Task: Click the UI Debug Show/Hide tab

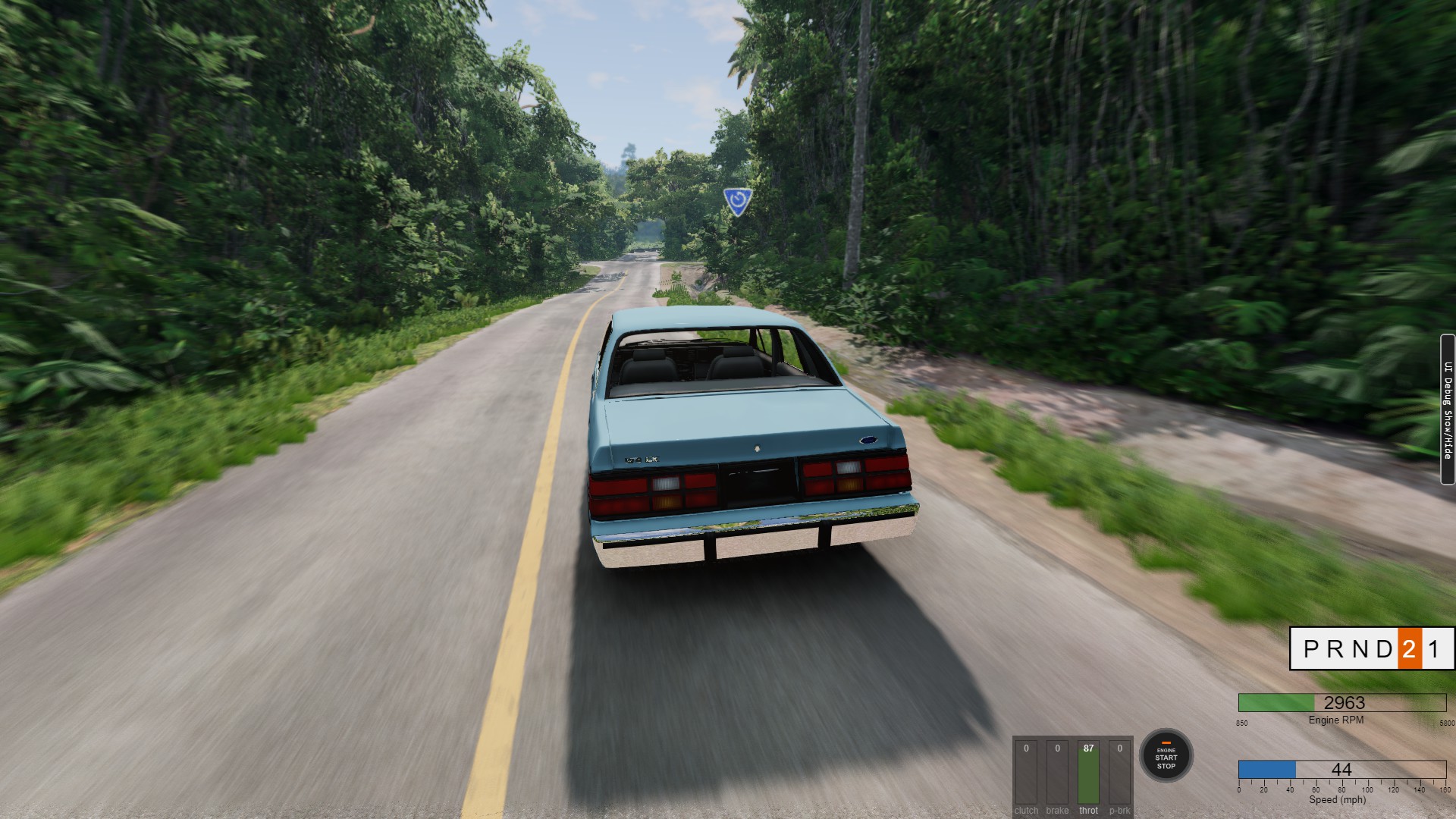Action: click(x=1447, y=409)
